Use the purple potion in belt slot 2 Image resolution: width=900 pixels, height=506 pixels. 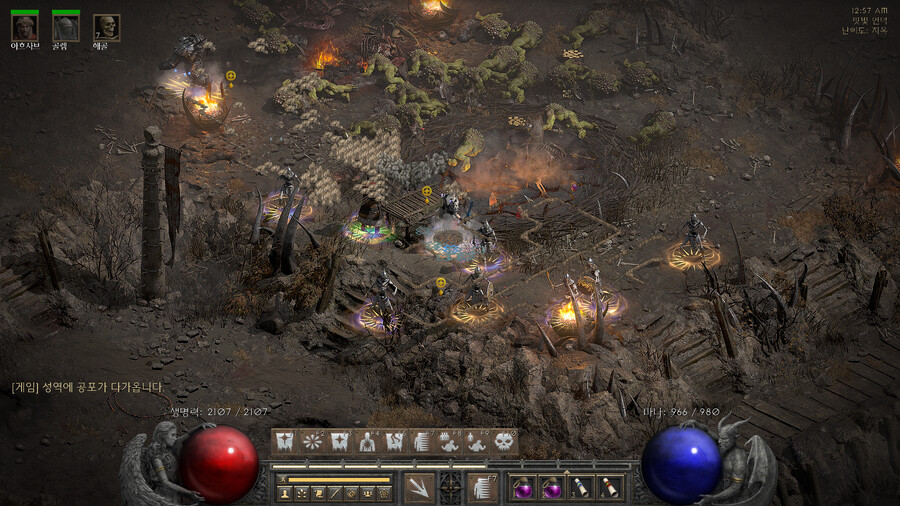pos(551,487)
